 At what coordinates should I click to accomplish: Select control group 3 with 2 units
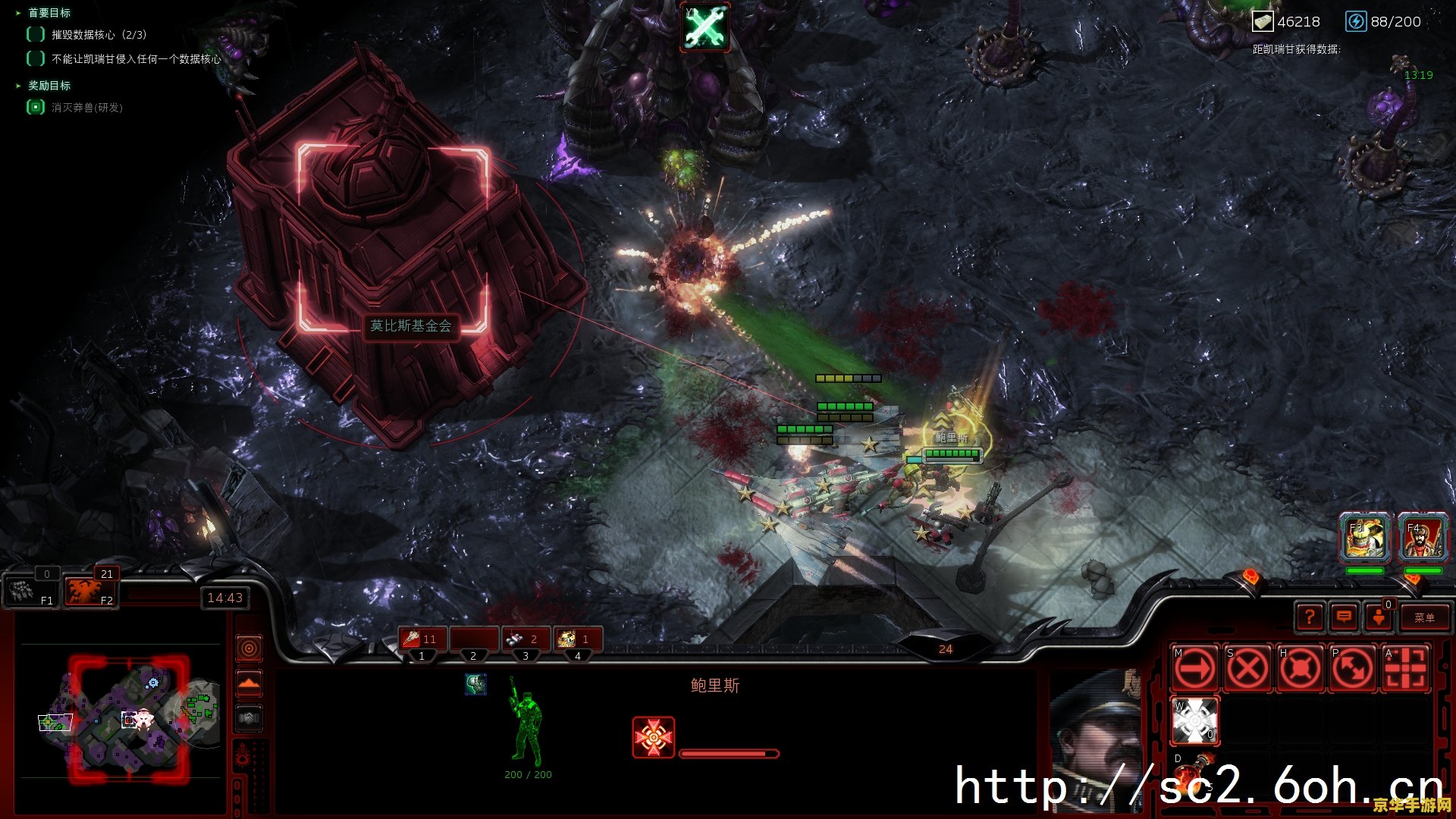(526, 639)
